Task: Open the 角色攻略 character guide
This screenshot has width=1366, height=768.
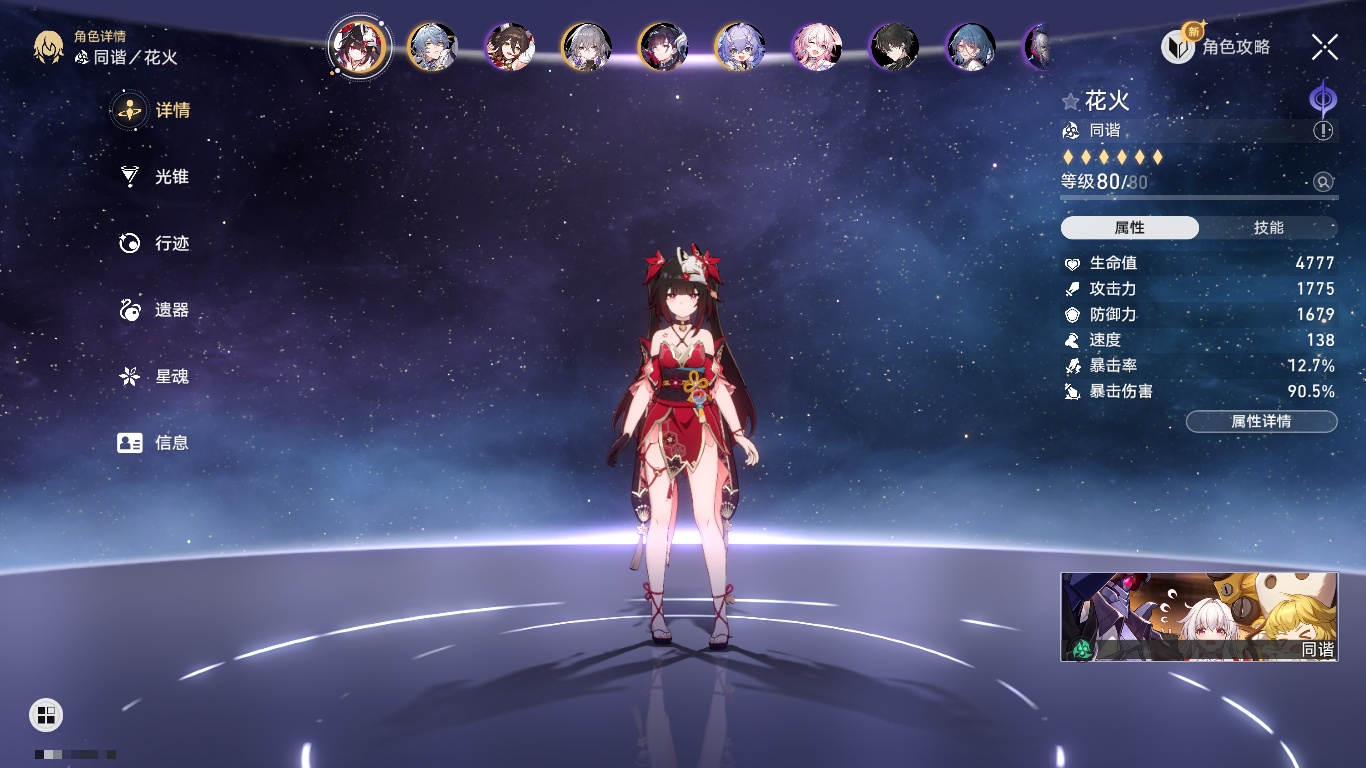Action: (x=1216, y=46)
